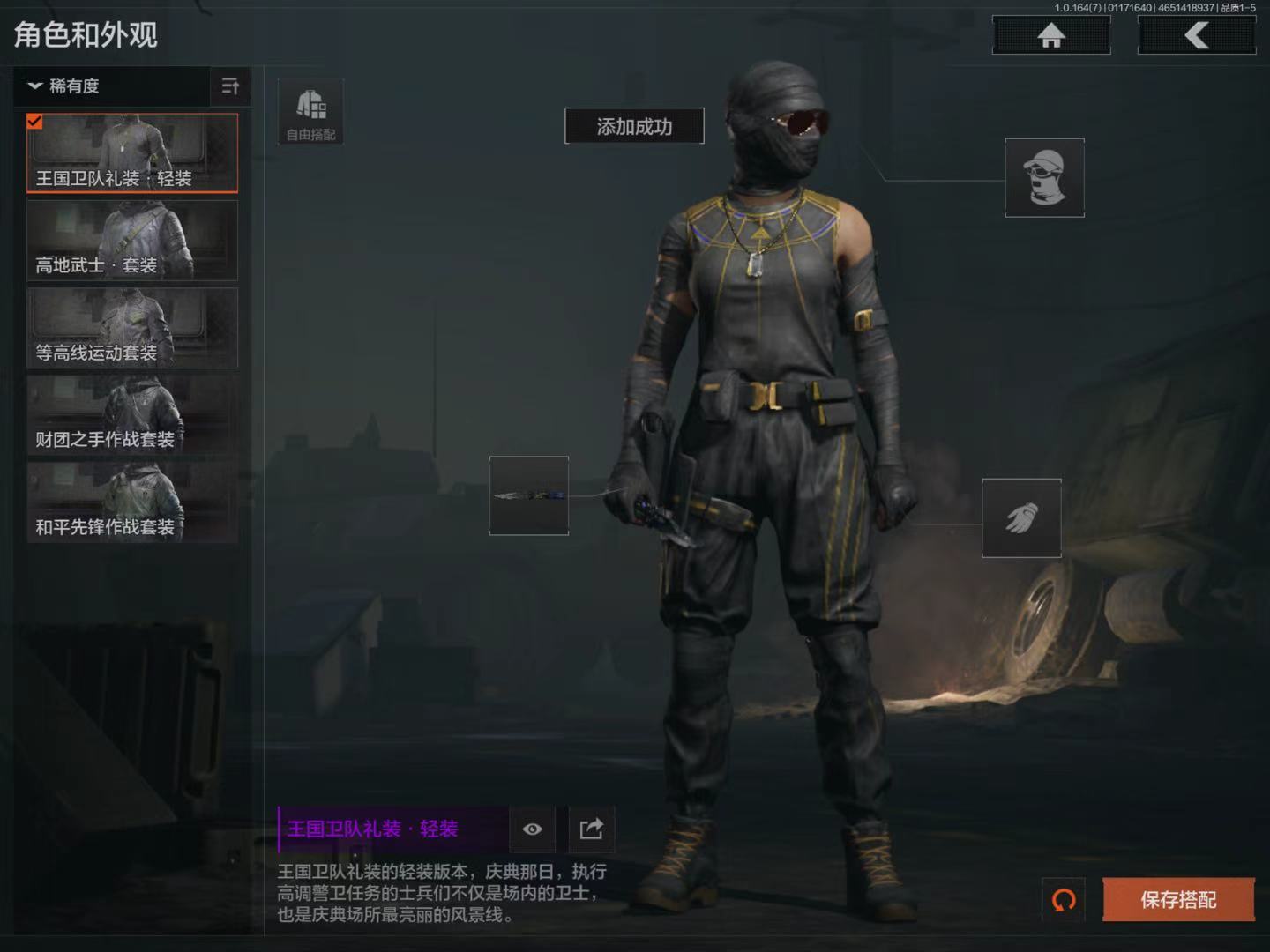Toggle the sort order icon

pyautogui.click(x=230, y=86)
